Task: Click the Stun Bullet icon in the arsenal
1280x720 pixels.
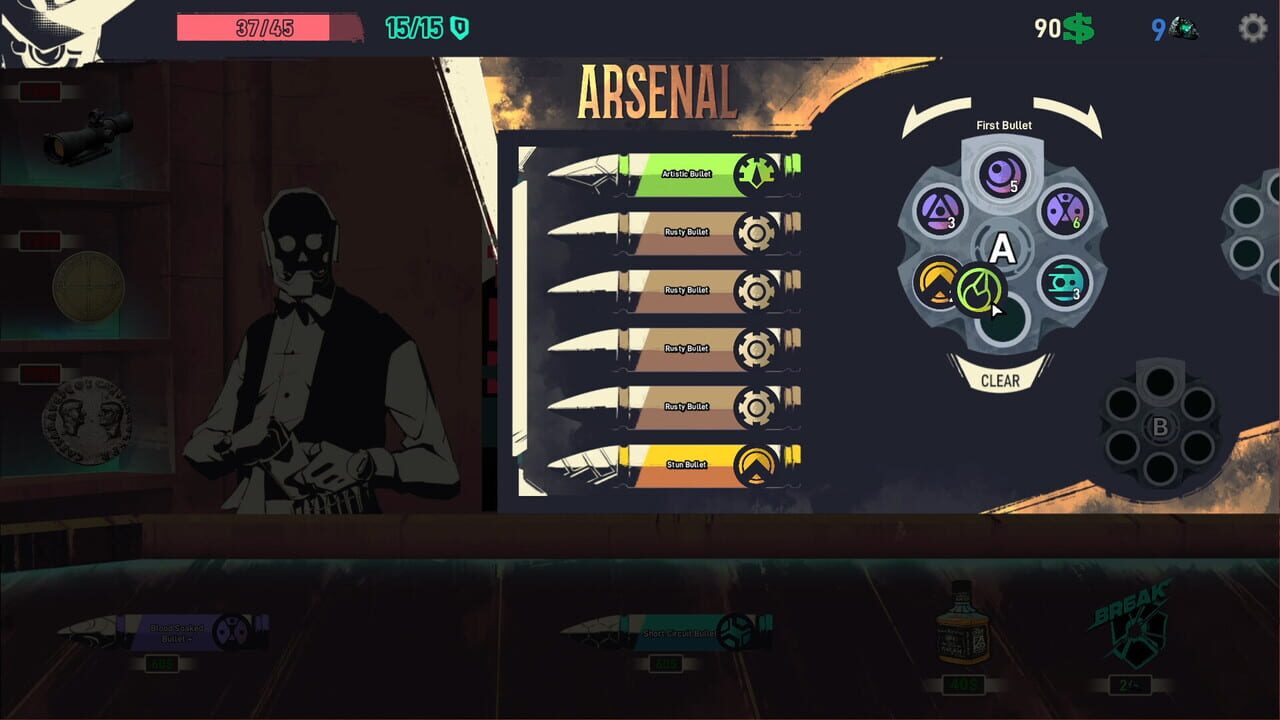Action: pyautogui.click(x=757, y=463)
